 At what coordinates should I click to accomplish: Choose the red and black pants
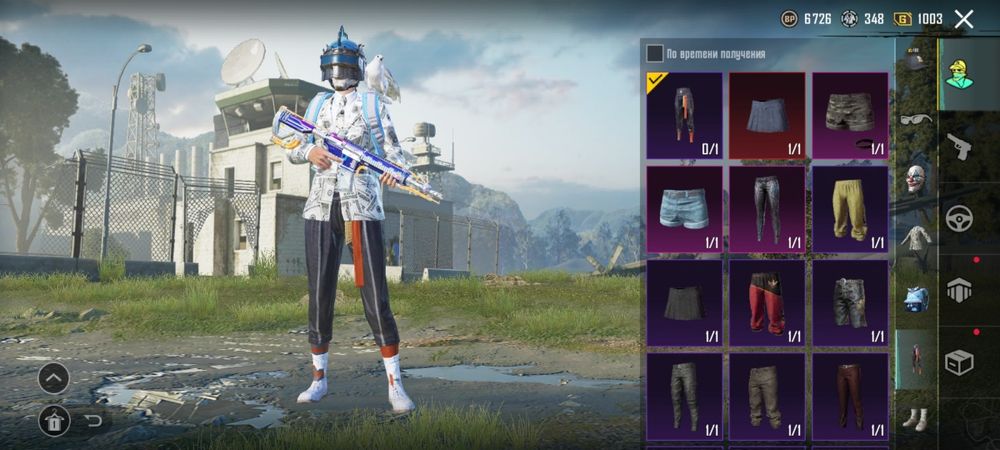click(x=767, y=303)
